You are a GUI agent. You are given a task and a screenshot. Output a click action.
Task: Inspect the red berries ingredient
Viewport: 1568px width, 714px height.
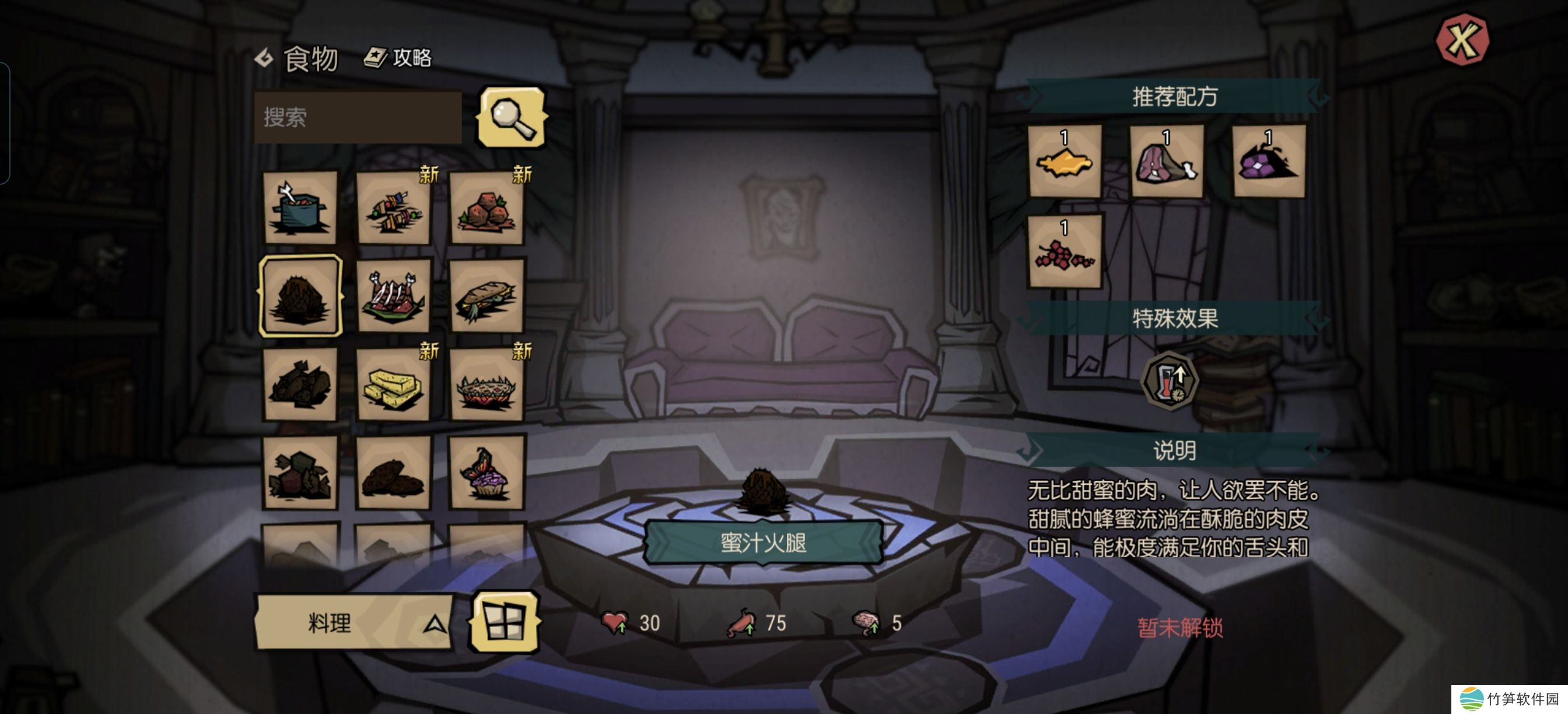[1065, 251]
